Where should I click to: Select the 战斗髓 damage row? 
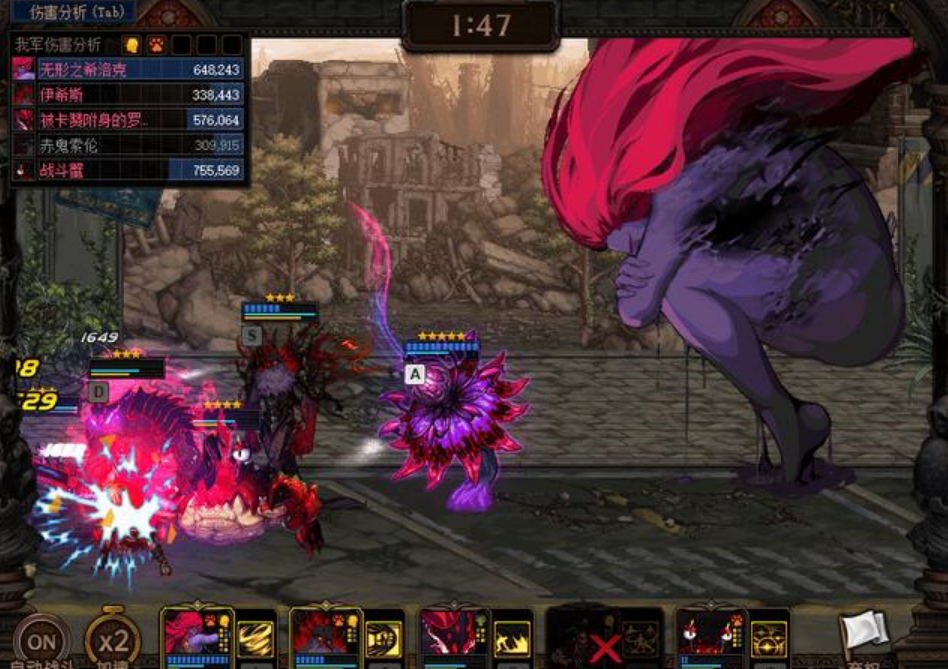(128, 170)
